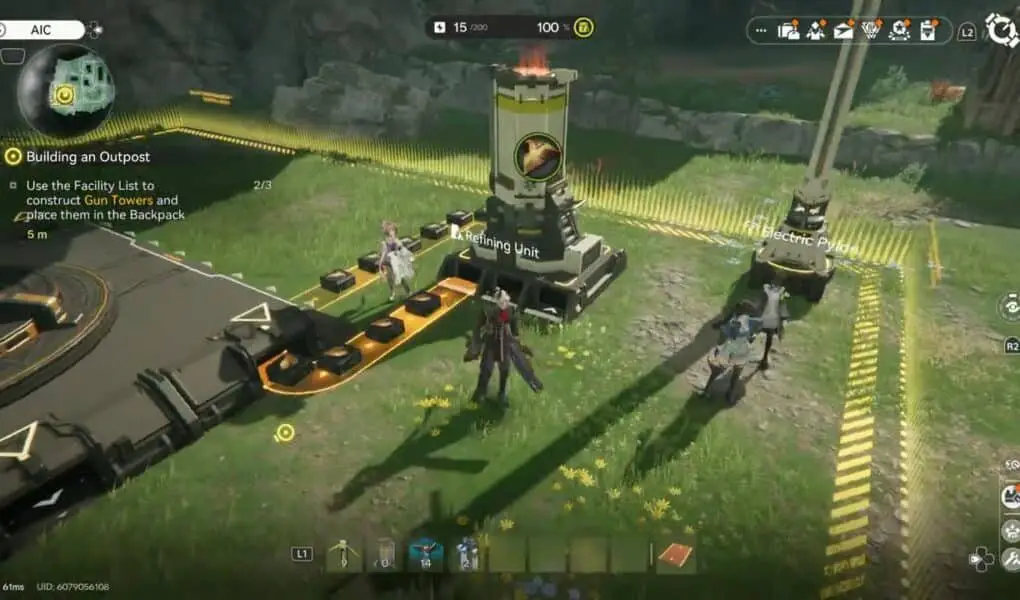Open the clipboard icon in the top bar

(x=928, y=30)
